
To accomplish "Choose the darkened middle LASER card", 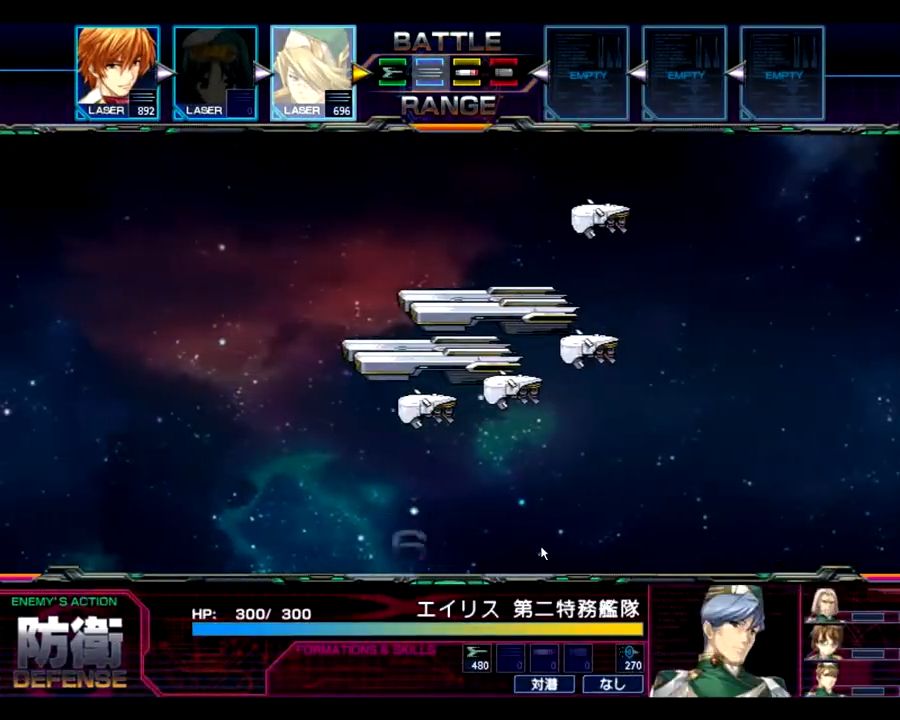I will tap(215, 72).
